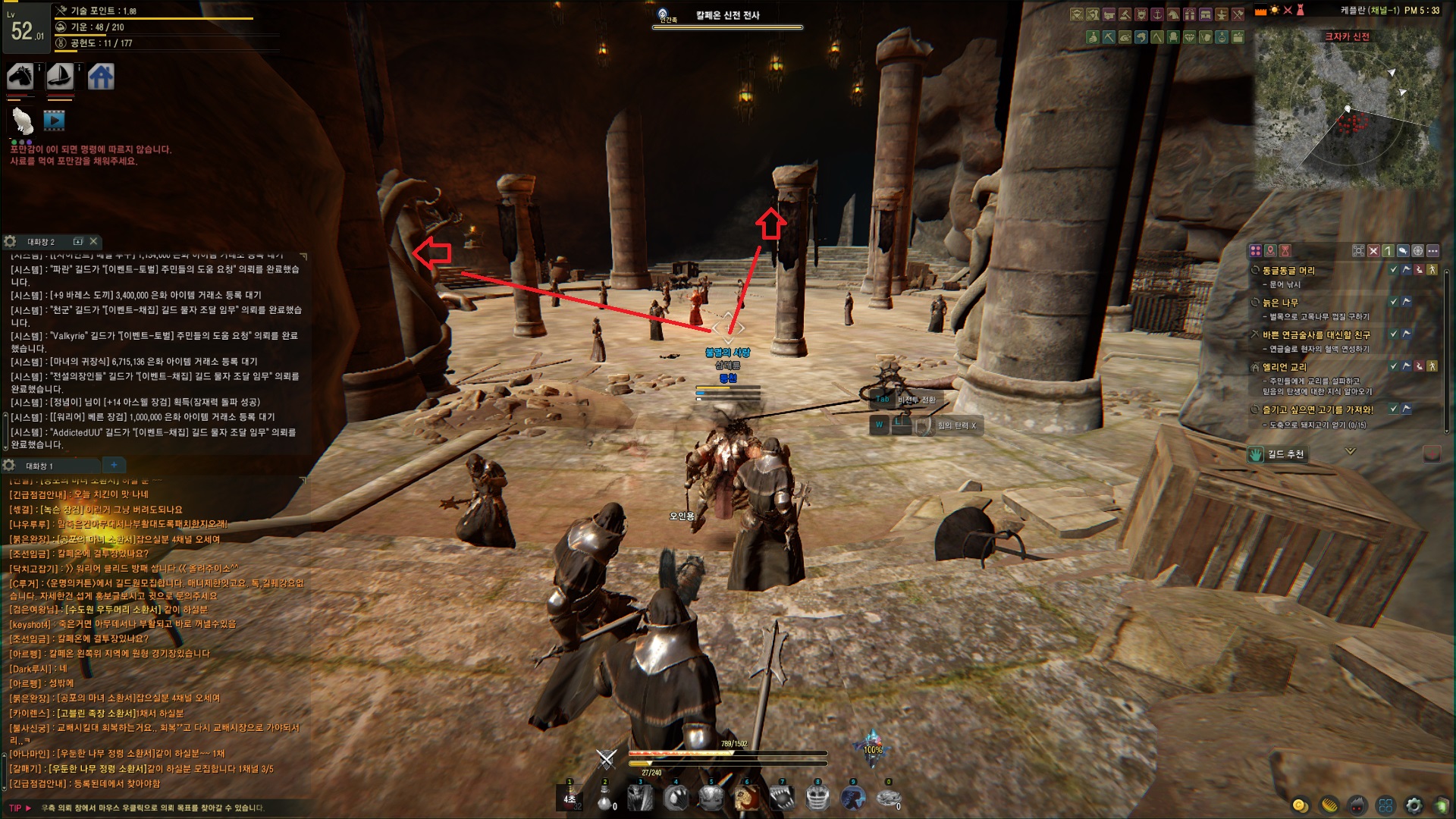Open the gold coin shop icon
Screen dimensions: 1456x819
(x=1300, y=805)
